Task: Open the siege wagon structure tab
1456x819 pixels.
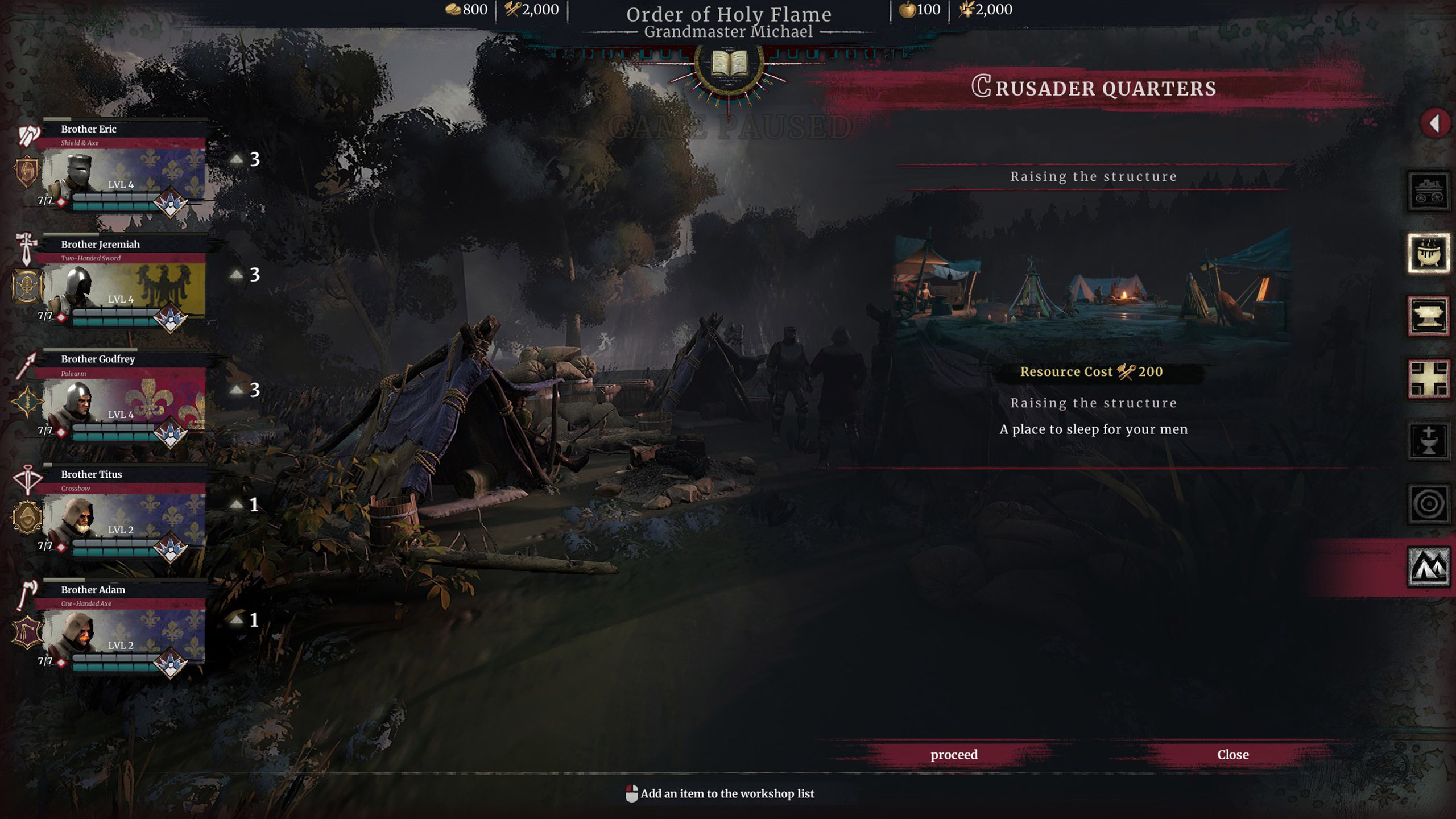Action: pyautogui.click(x=1429, y=191)
